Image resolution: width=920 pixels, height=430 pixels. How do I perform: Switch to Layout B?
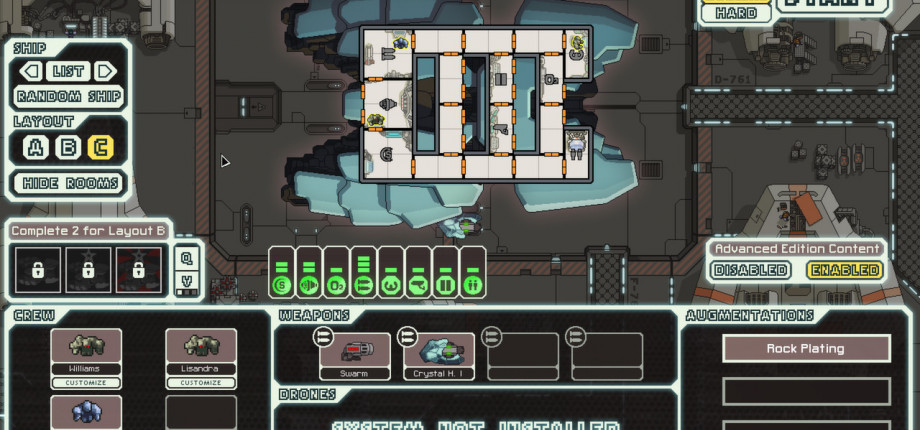point(69,147)
